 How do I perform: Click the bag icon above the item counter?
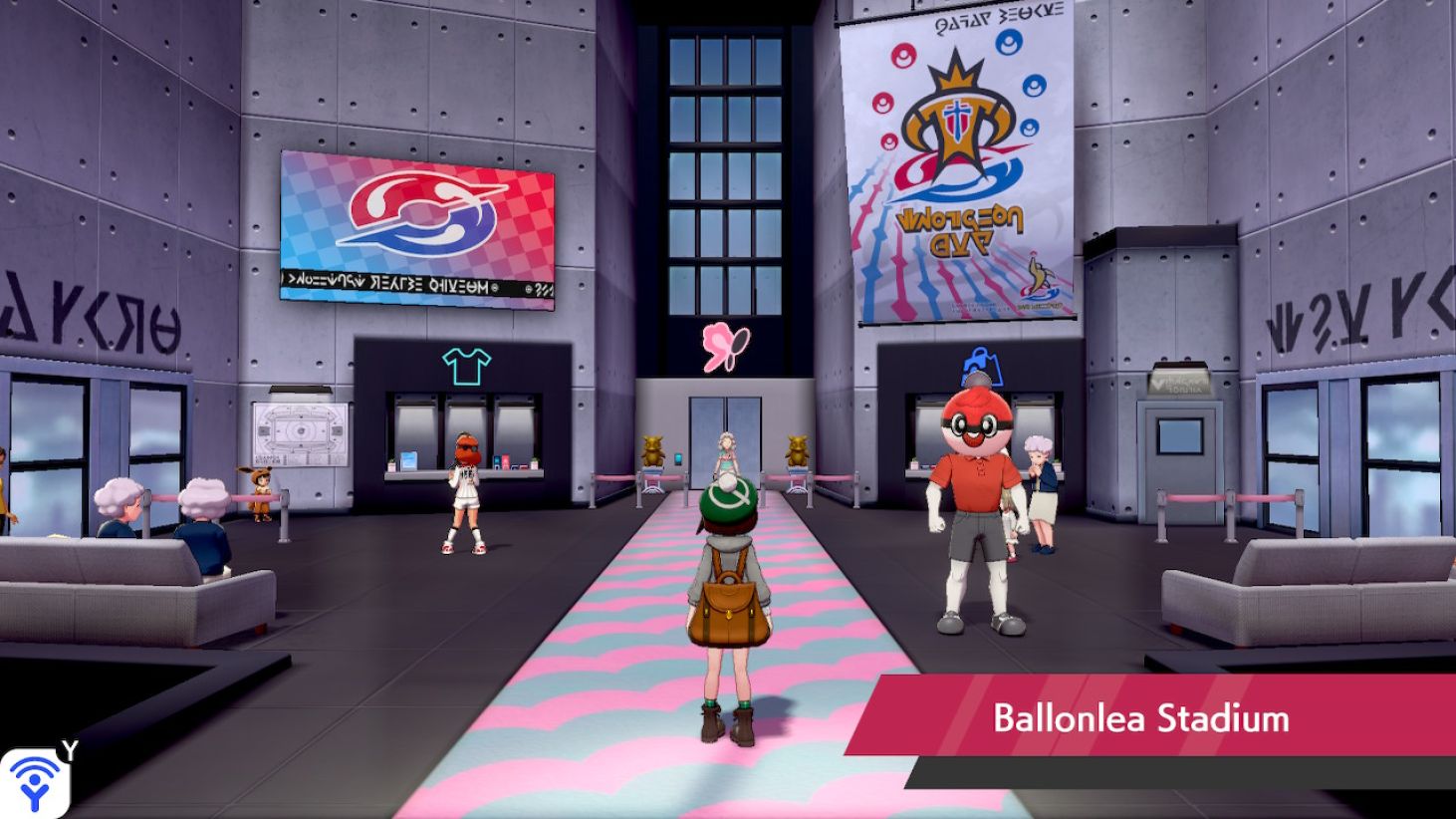(983, 367)
